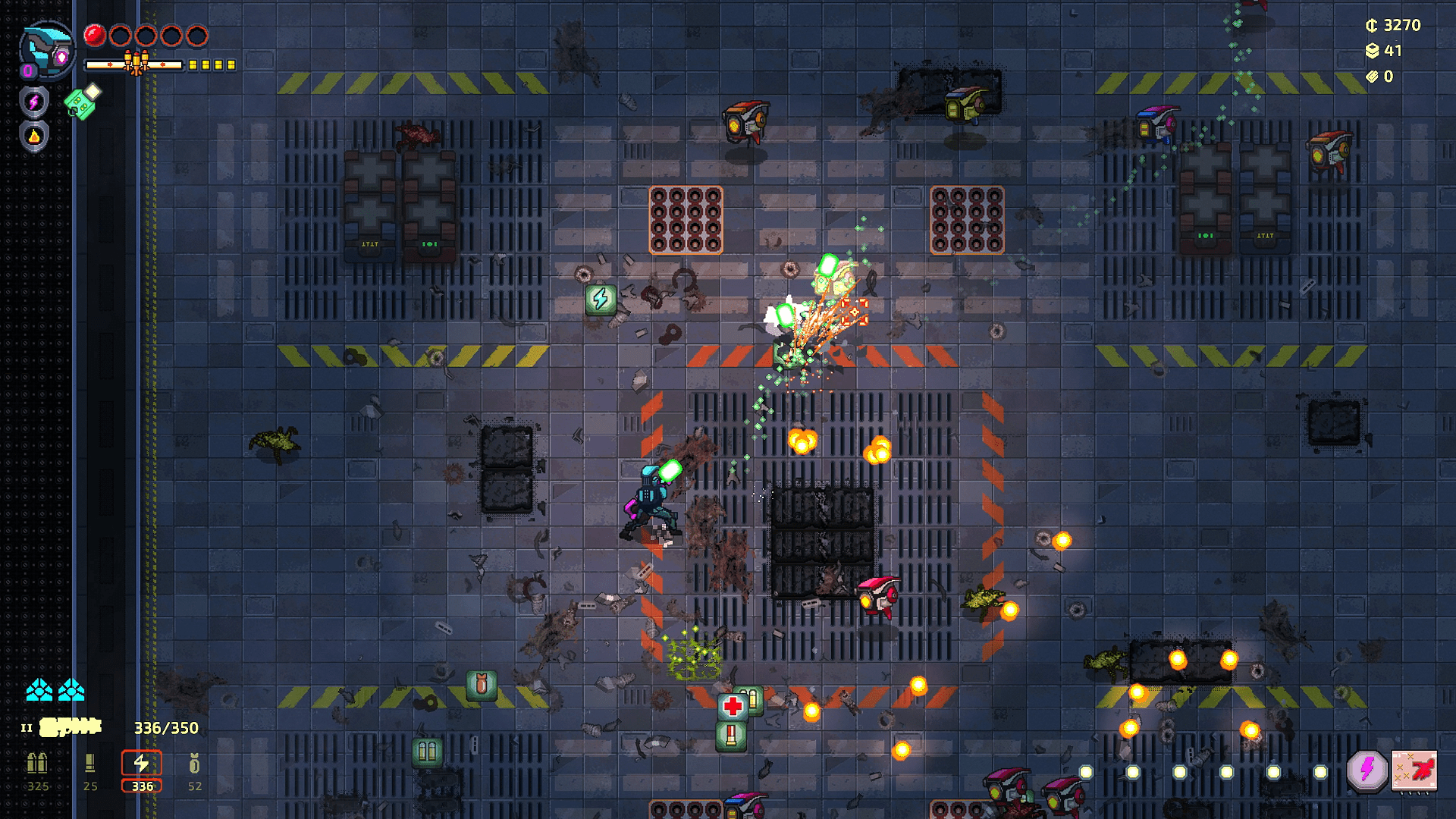The width and height of the screenshot is (1456, 819).
Task: Click the red health orb next to portrait
Action: 94,34
